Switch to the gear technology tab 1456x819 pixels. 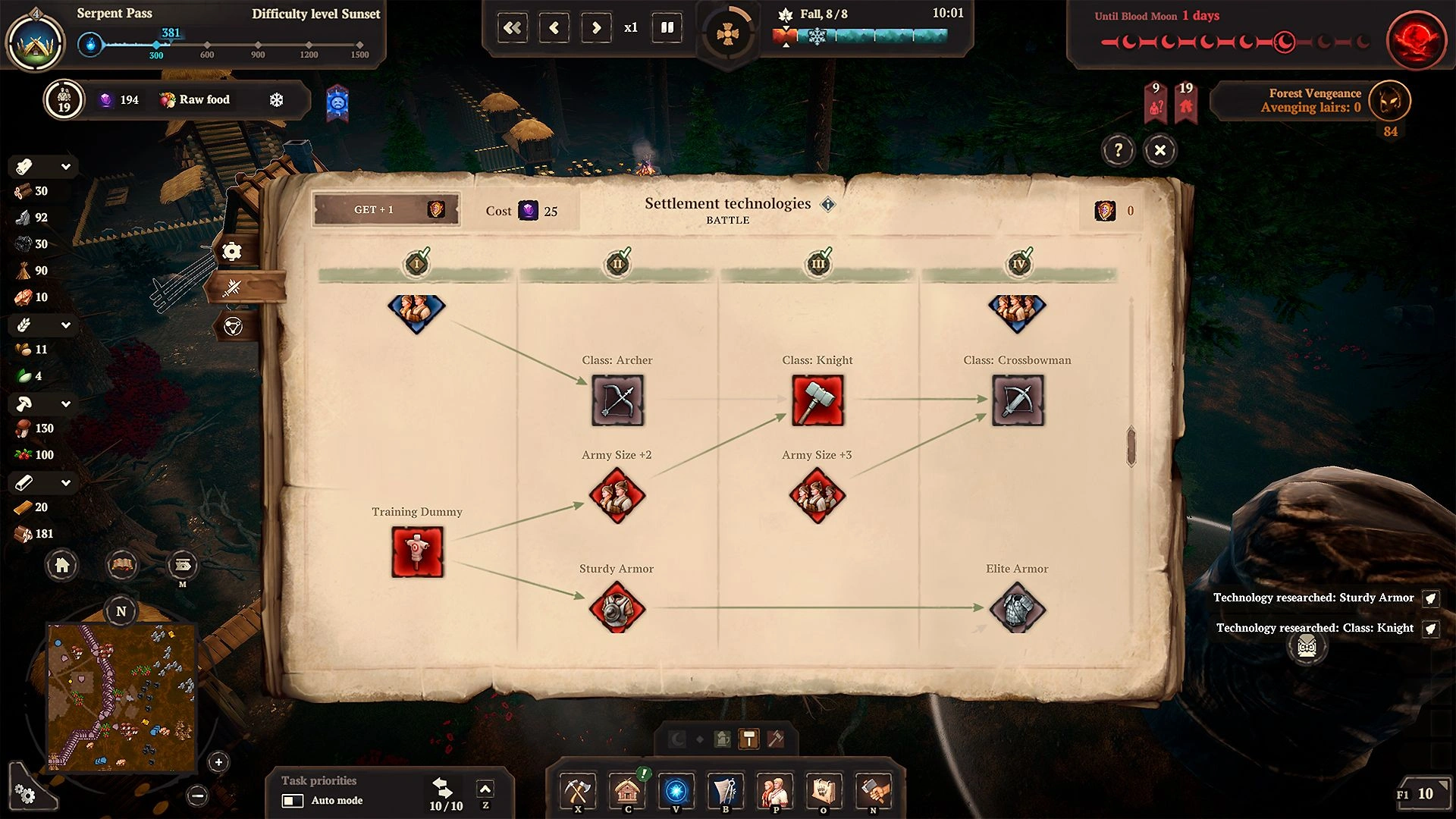(232, 251)
